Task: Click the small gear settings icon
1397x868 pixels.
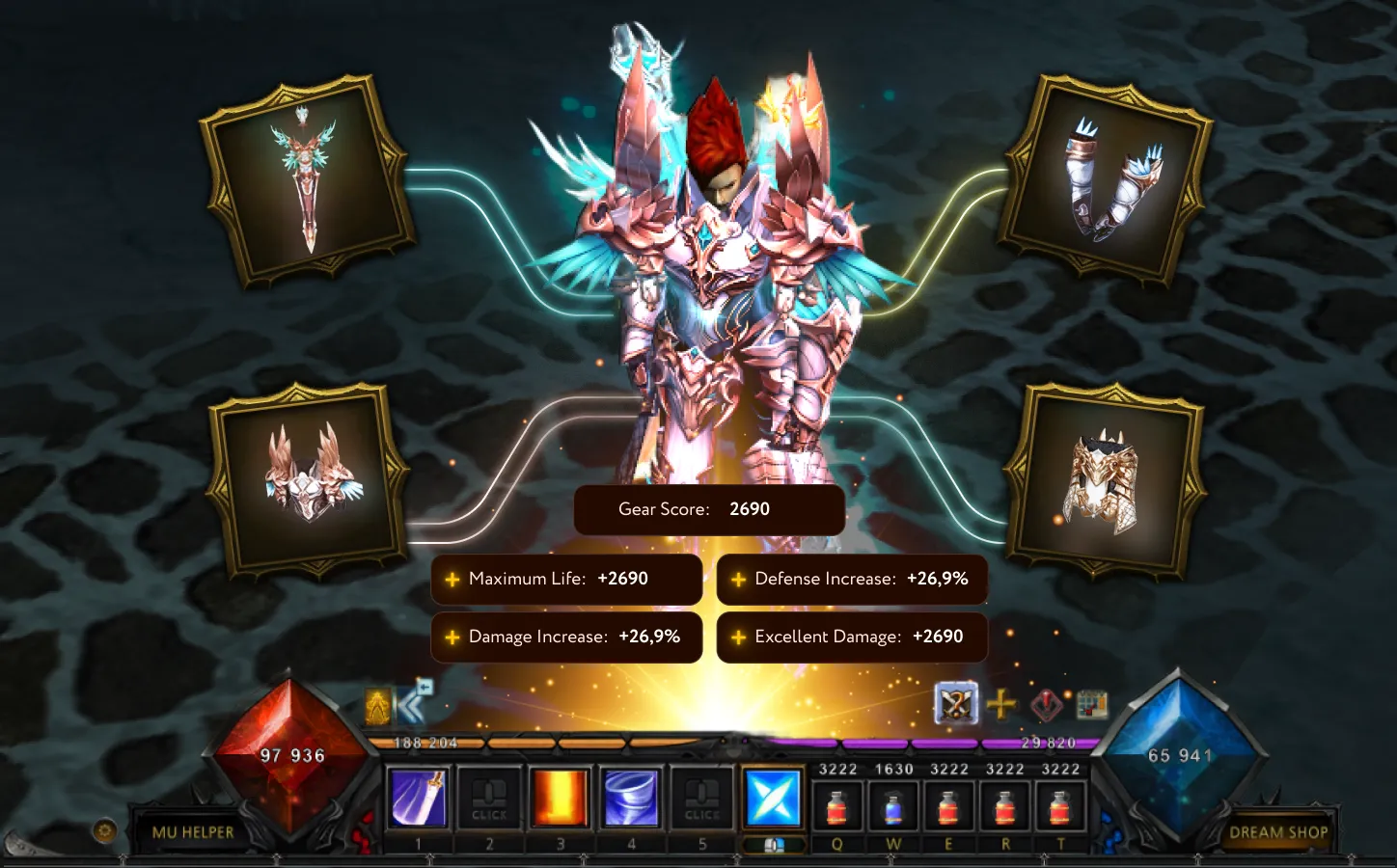Action: pyautogui.click(x=104, y=830)
